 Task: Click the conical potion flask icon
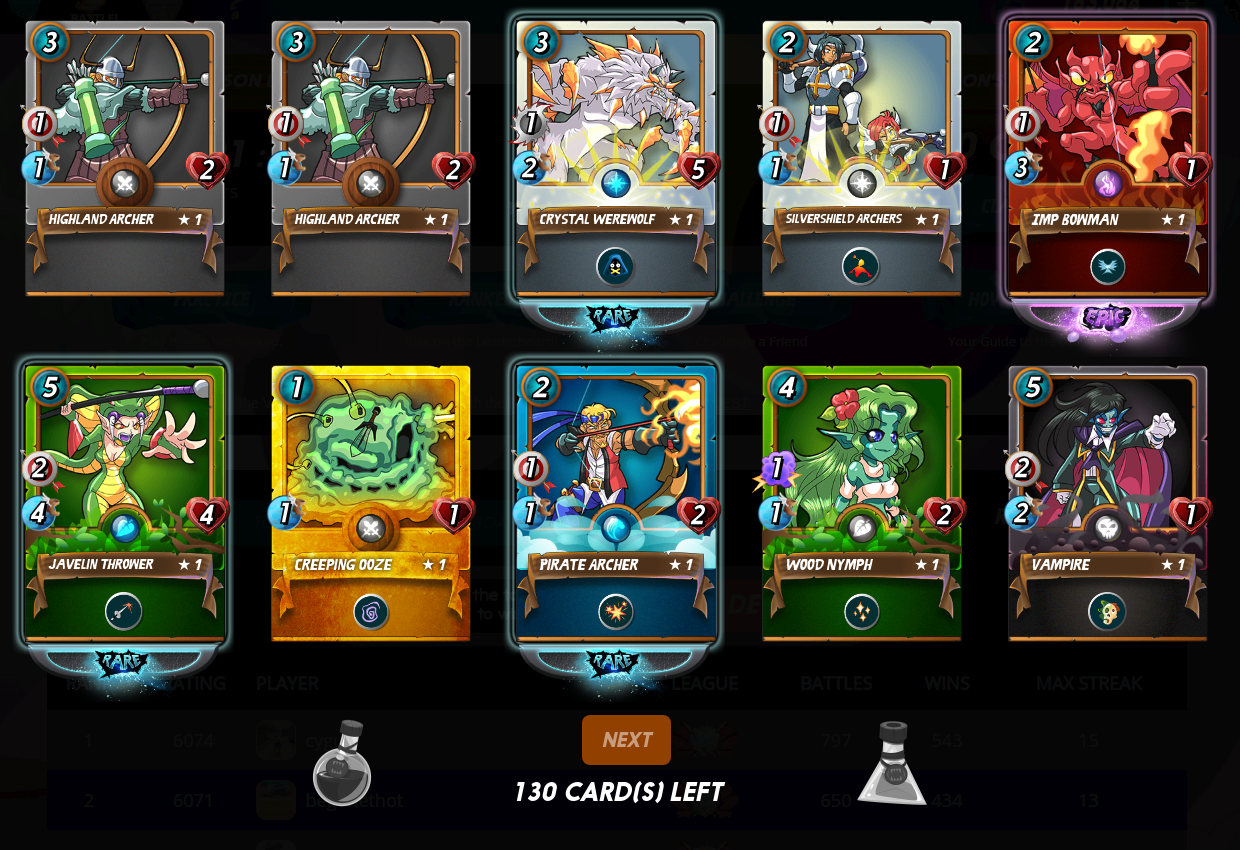pyautogui.click(x=893, y=764)
